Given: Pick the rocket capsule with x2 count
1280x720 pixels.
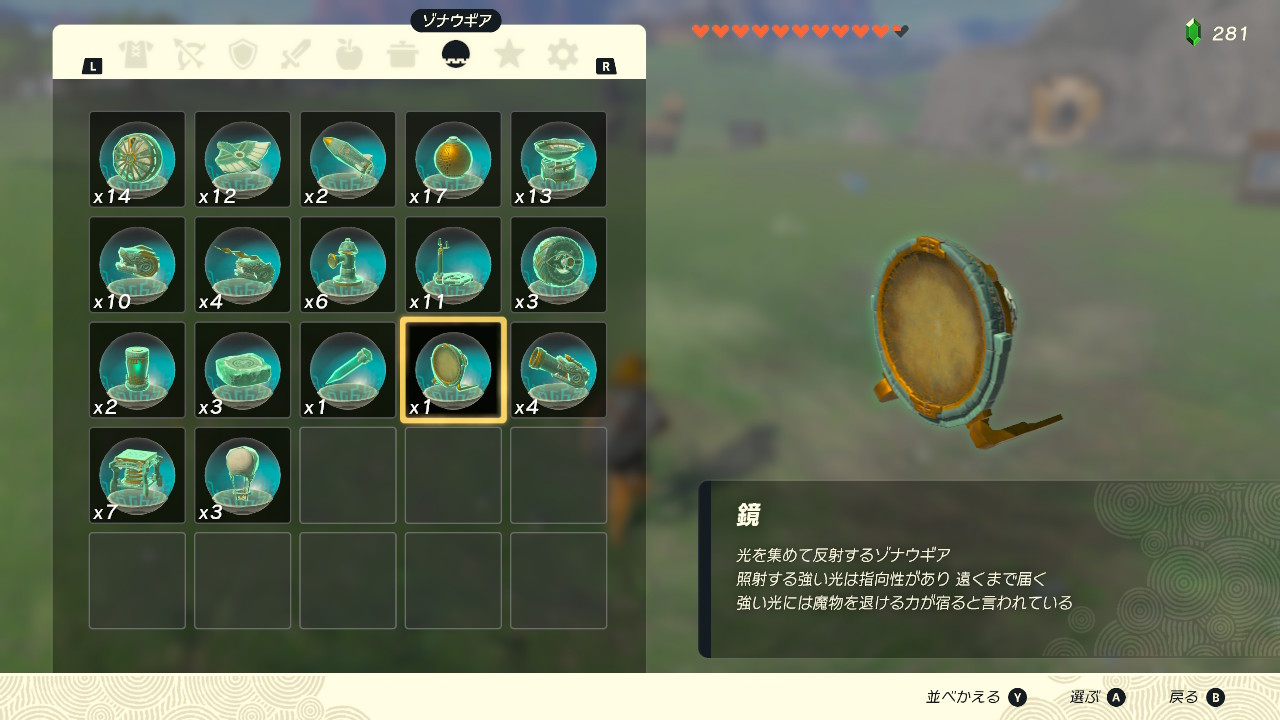Looking at the screenshot, I should tap(347, 160).
